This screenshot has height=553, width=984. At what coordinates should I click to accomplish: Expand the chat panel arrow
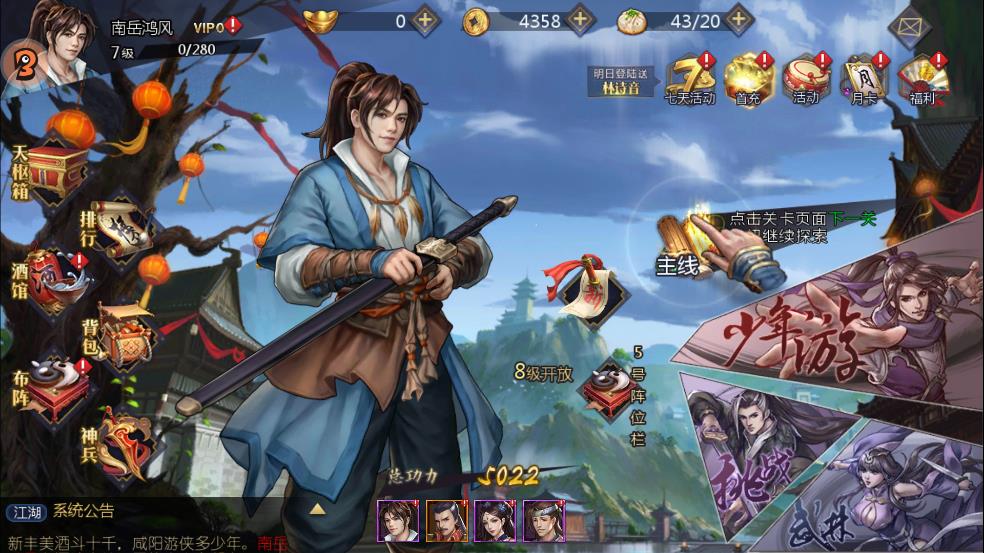pos(316,508)
